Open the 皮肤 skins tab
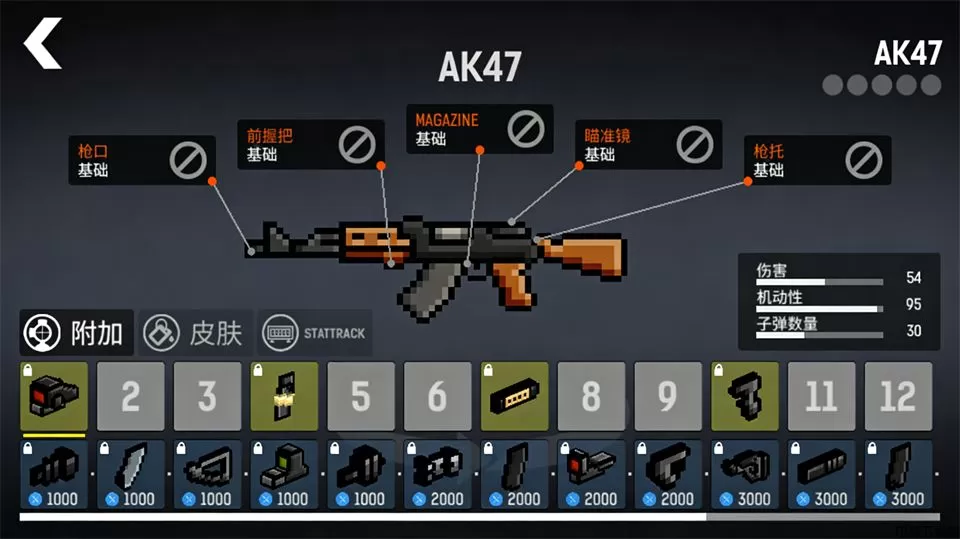This screenshot has width=960, height=539. point(194,333)
